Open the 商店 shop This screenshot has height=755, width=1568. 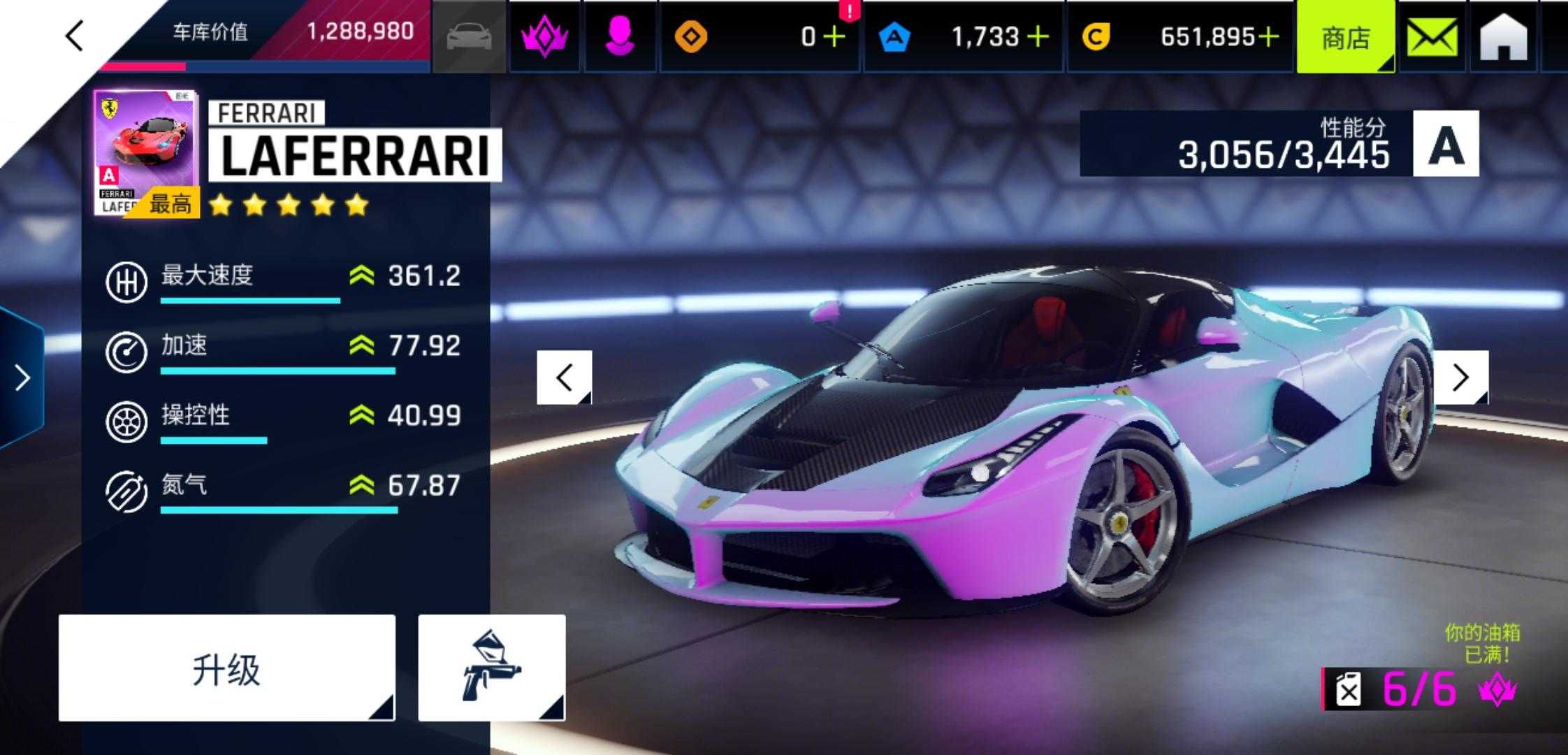tap(1345, 38)
